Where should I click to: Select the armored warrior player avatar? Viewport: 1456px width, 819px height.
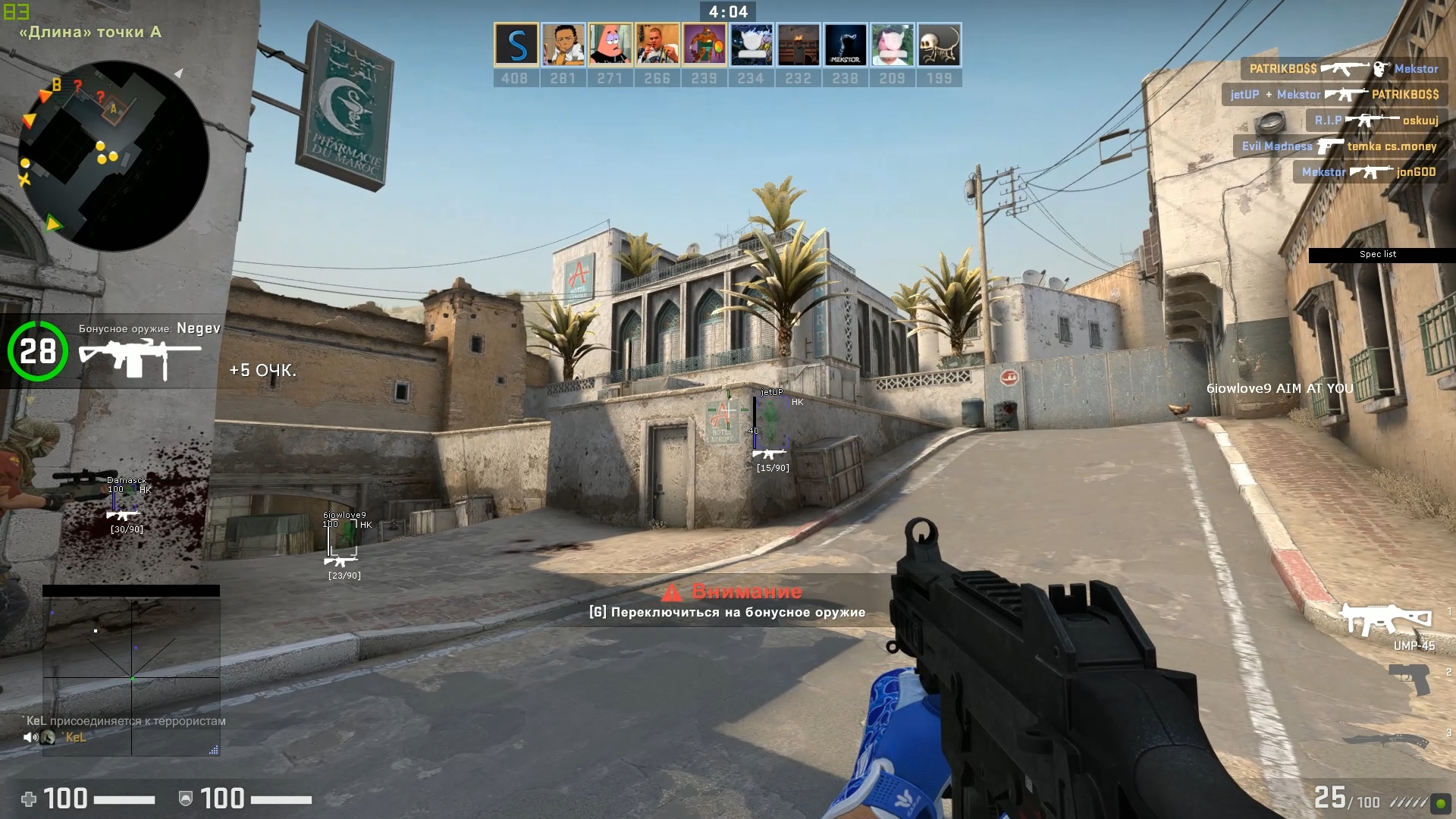704,45
